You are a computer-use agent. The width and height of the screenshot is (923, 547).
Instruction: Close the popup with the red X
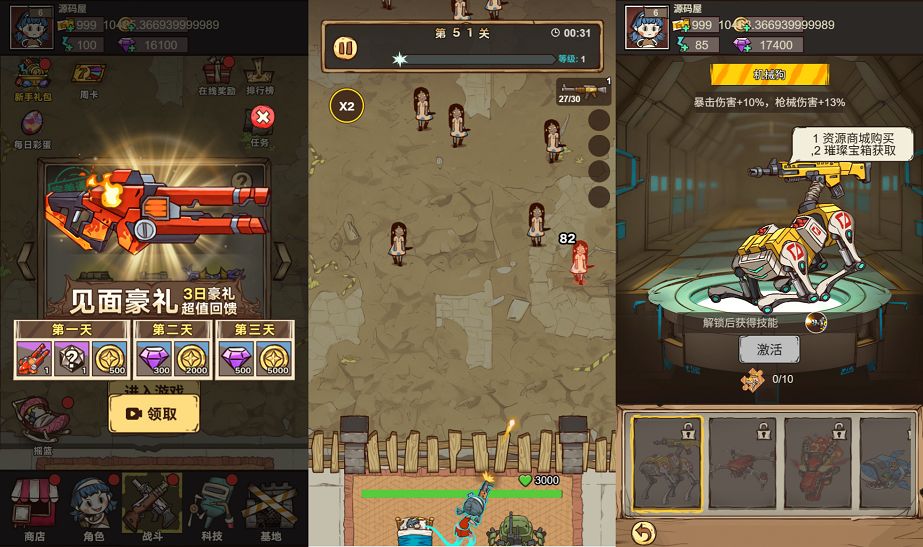pyautogui.click(x=263, y=118)
